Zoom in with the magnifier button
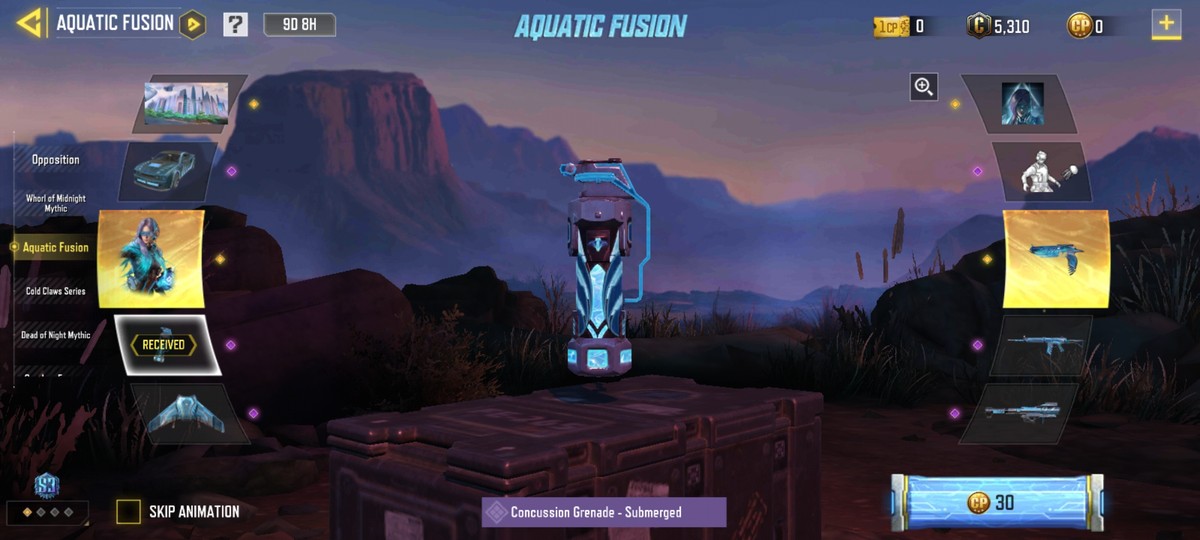The height and width of the screenshot is (540, 1200). pos(924,87)
